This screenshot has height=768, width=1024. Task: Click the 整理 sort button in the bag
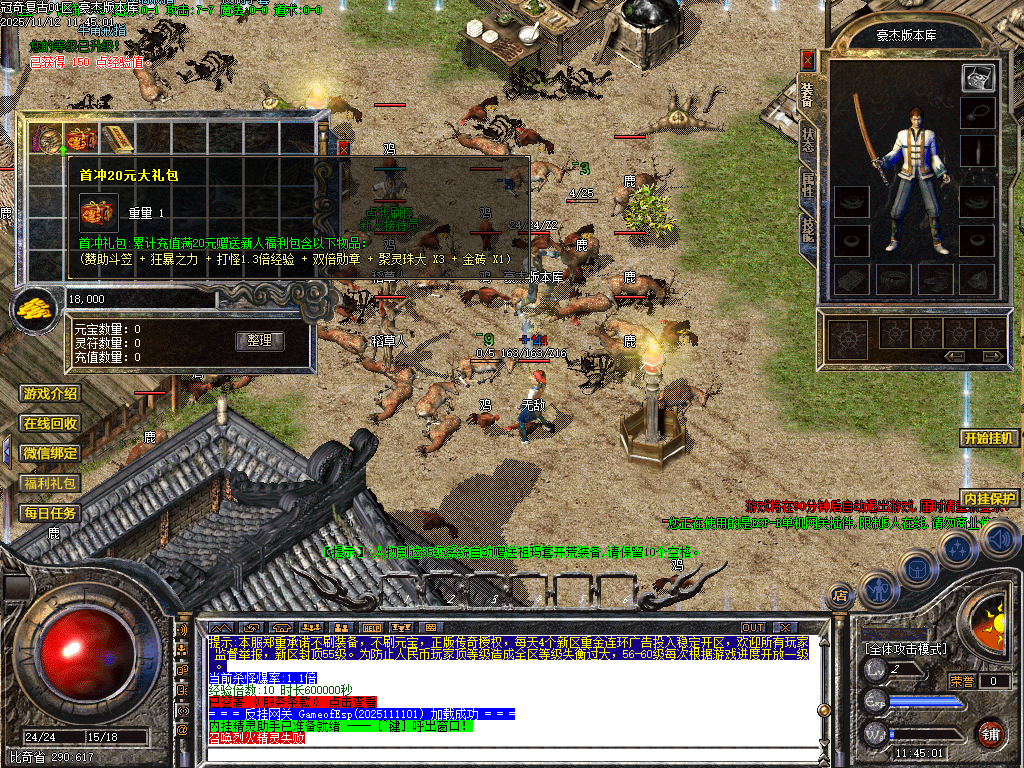(x=260, y=341)
